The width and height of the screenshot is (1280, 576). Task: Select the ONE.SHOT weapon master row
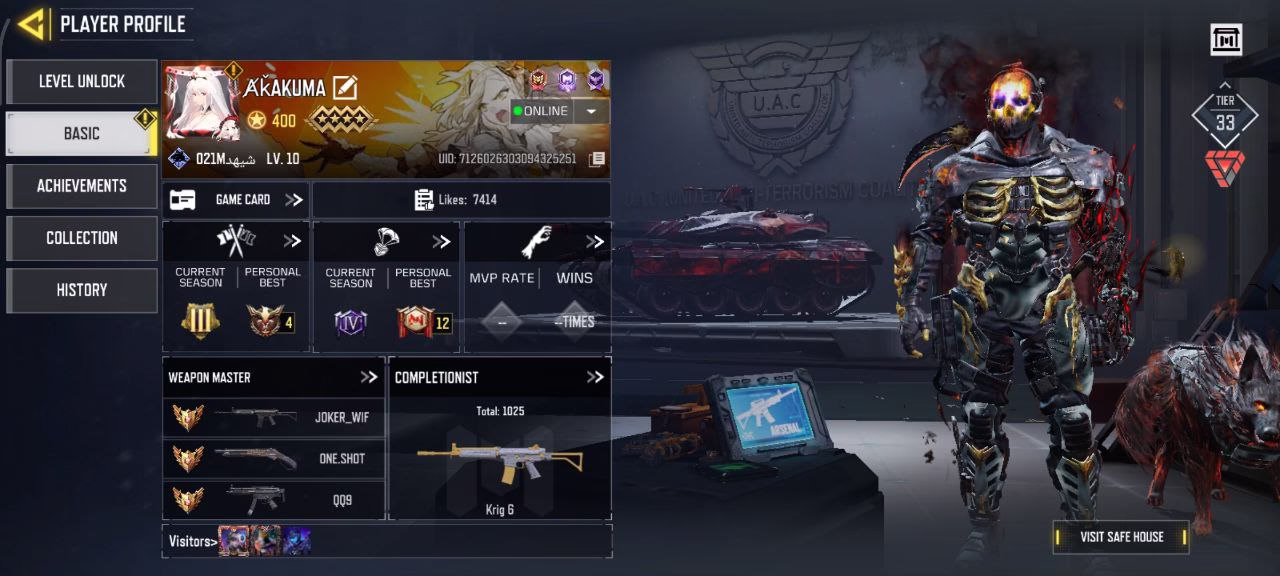(273, 459)
